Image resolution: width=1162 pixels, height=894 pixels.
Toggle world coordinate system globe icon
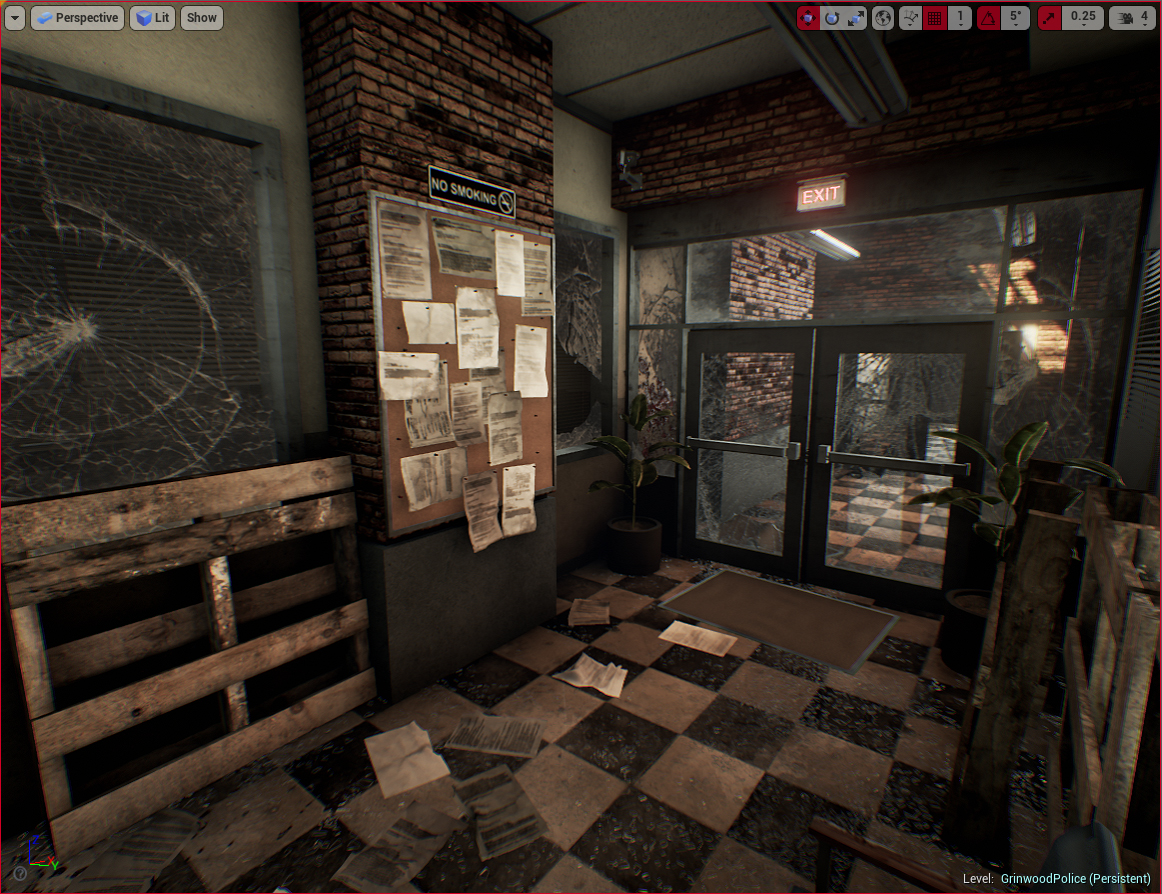(883, 17)
